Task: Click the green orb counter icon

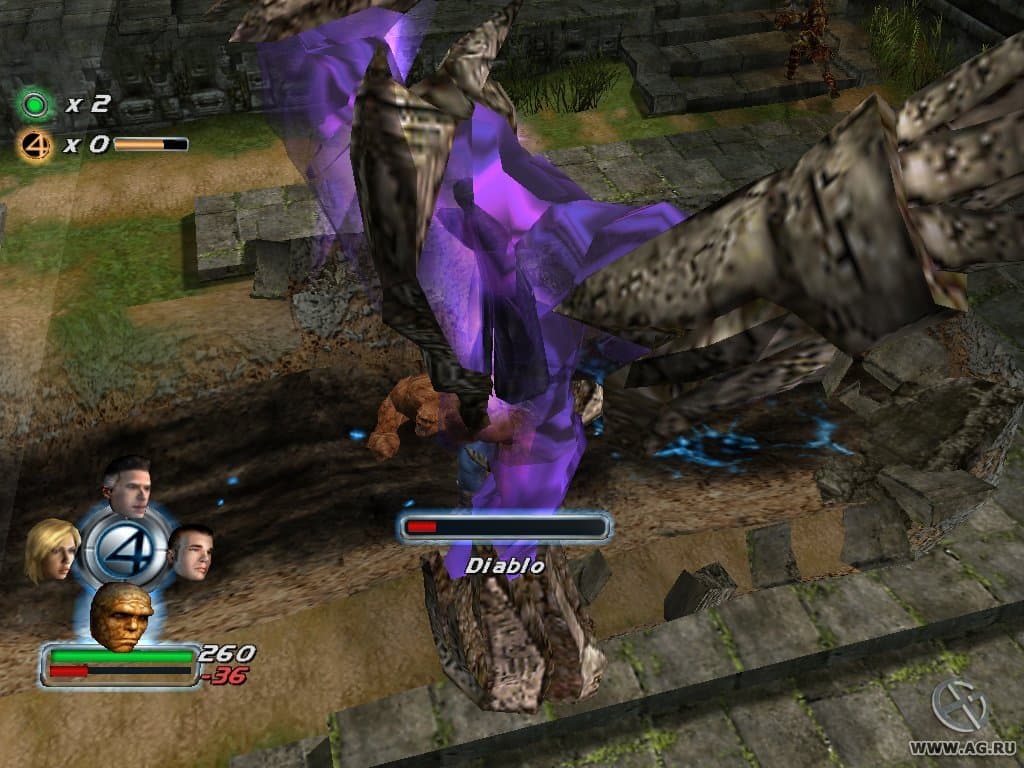Action: tap(36, 103)
